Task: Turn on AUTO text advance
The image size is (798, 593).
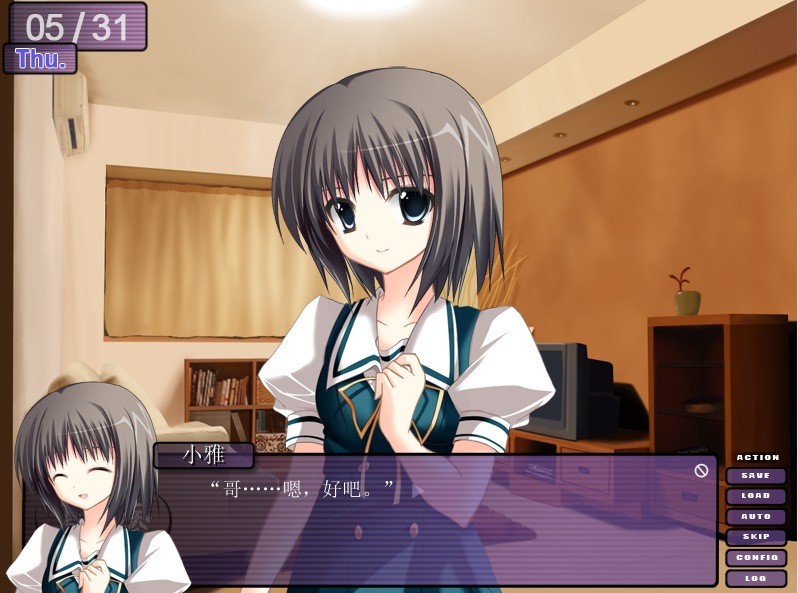Action: tap(756, 516)
